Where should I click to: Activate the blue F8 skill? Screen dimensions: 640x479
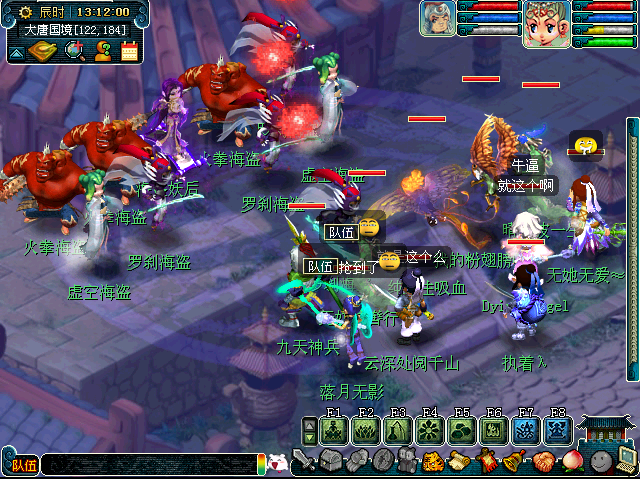[557, 430]
